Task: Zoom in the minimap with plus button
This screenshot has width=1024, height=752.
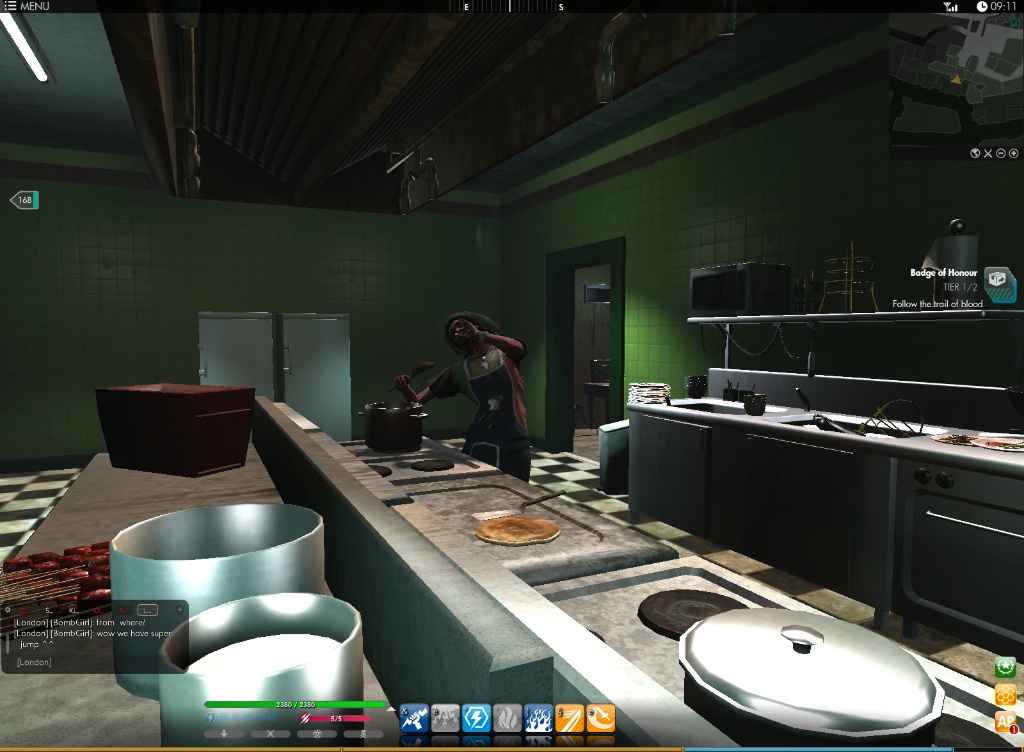Action: 1013,153
